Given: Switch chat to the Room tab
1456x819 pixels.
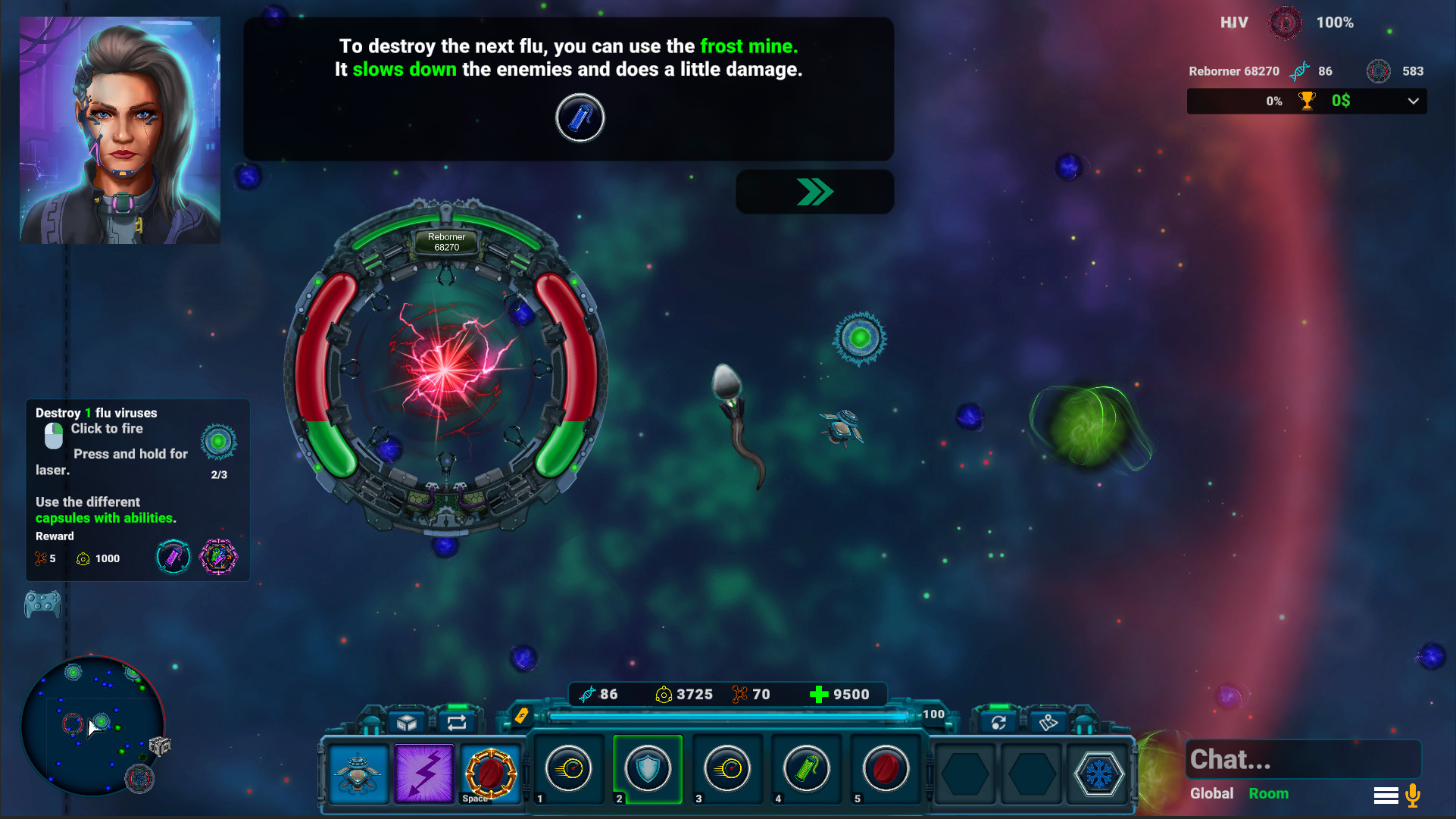Looking at the screenshot, I should [1269, 793].
